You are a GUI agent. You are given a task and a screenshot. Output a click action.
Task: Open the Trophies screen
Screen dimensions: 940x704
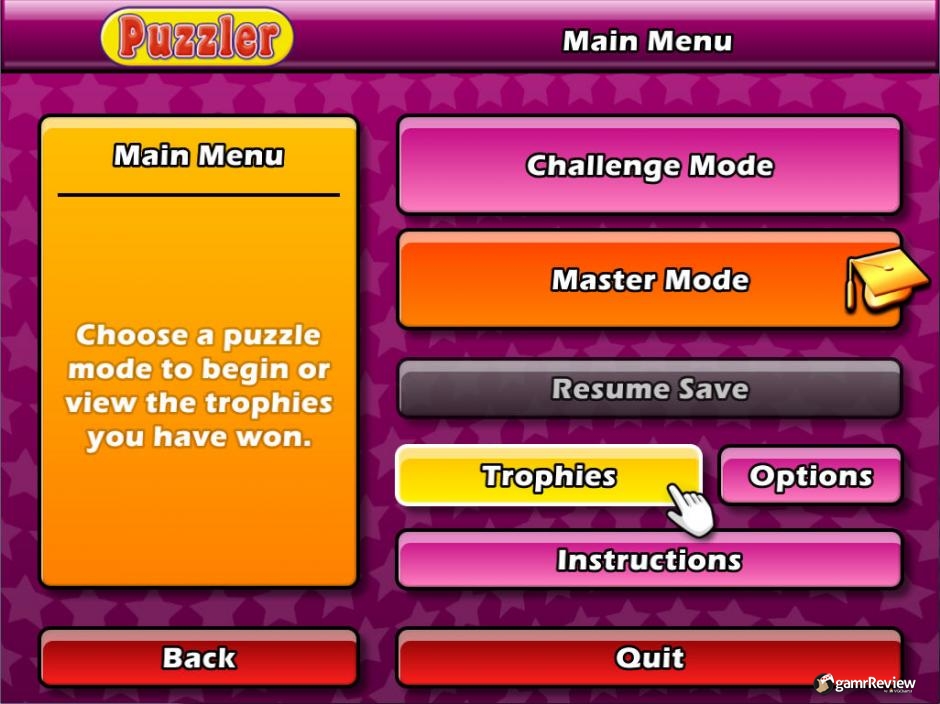(548, 475)
